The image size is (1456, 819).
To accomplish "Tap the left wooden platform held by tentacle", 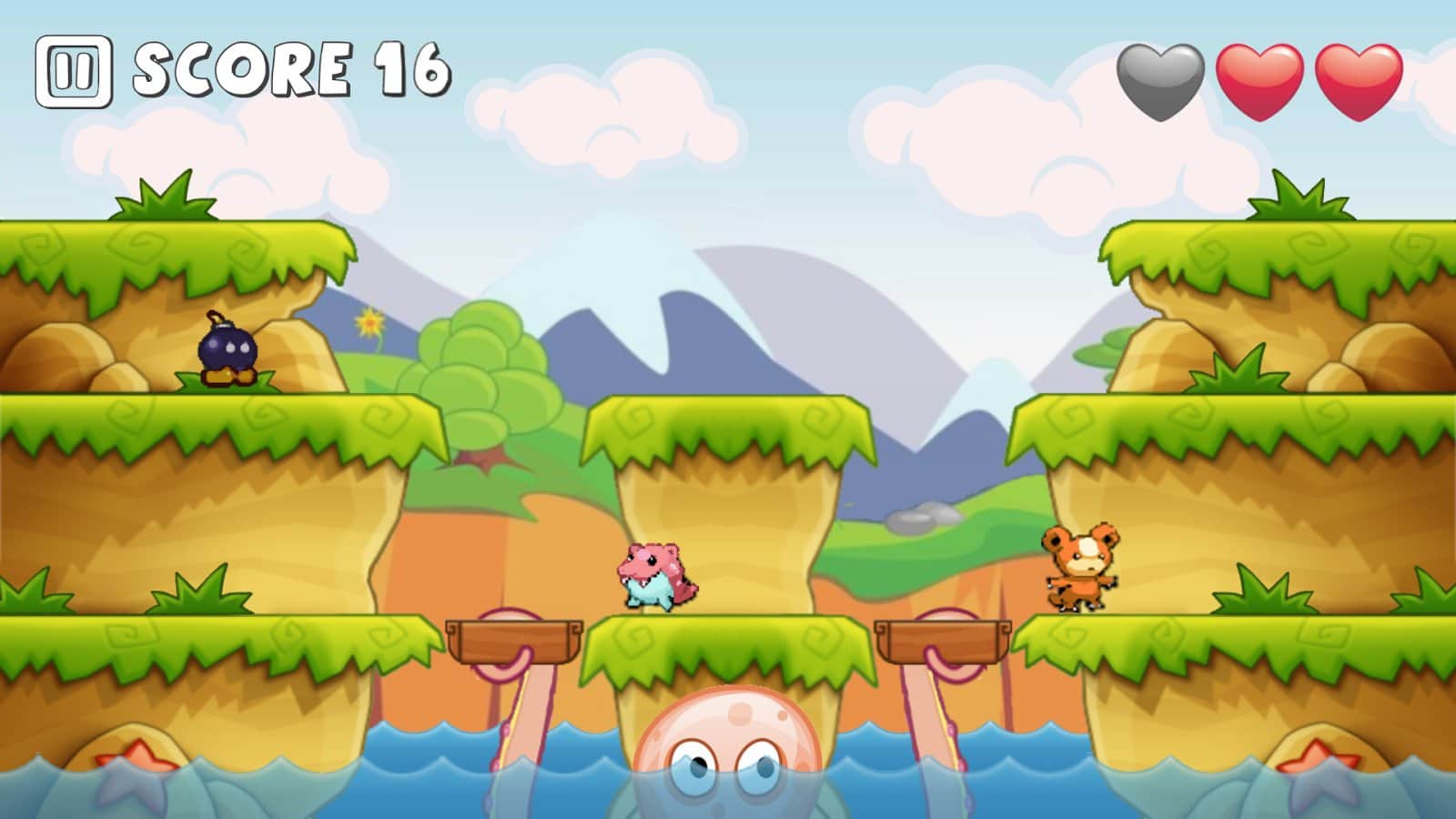I will pyautogui.click(x=514, y=642).
